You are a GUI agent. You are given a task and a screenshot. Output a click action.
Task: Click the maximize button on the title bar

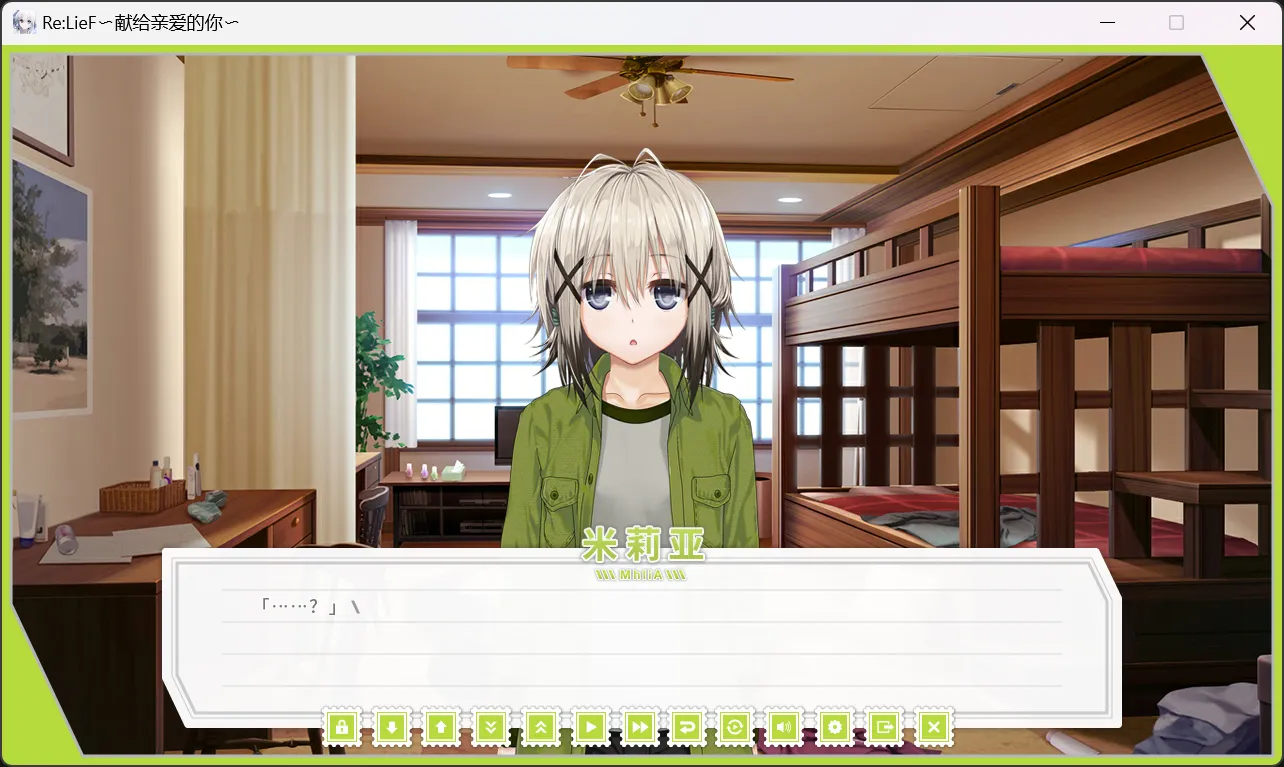click(1176, 22)
